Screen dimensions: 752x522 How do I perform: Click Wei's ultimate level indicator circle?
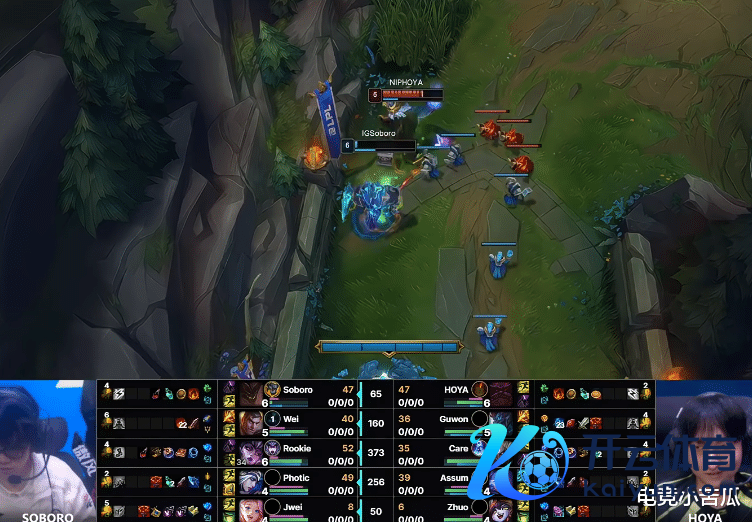coord(272,418)
